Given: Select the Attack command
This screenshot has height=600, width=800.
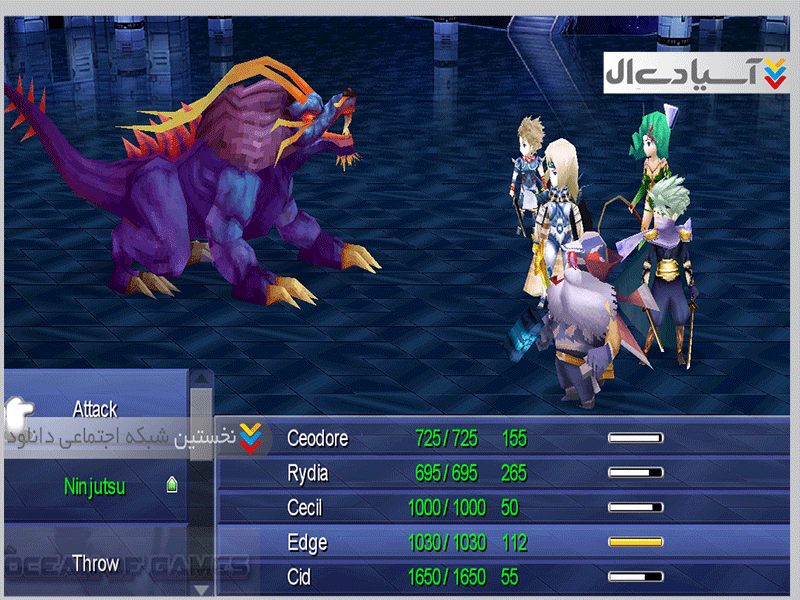Looking at the screenshot, I should pos(95,409).
